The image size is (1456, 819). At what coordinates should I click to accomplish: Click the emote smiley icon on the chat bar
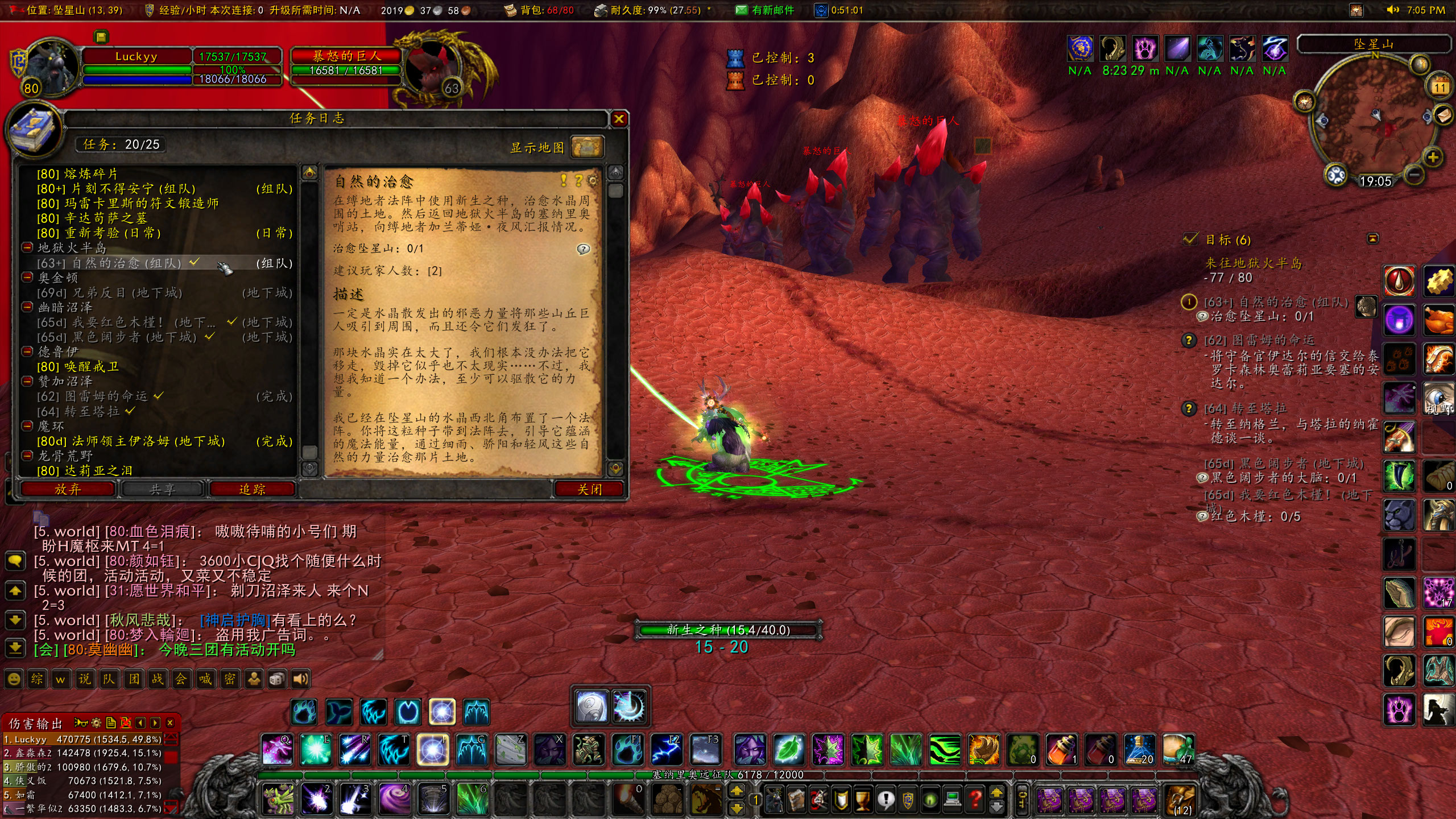coord(14,679)
